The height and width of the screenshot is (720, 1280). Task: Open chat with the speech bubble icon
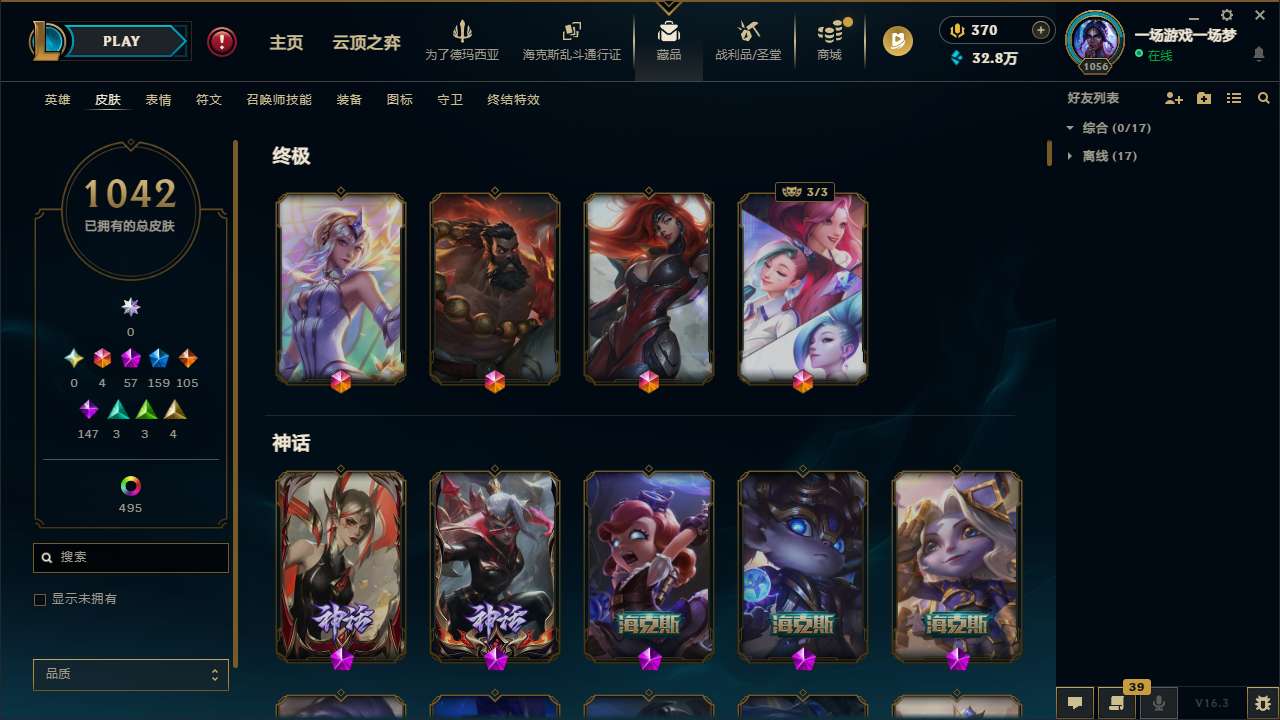click(x=1075, y=701)
